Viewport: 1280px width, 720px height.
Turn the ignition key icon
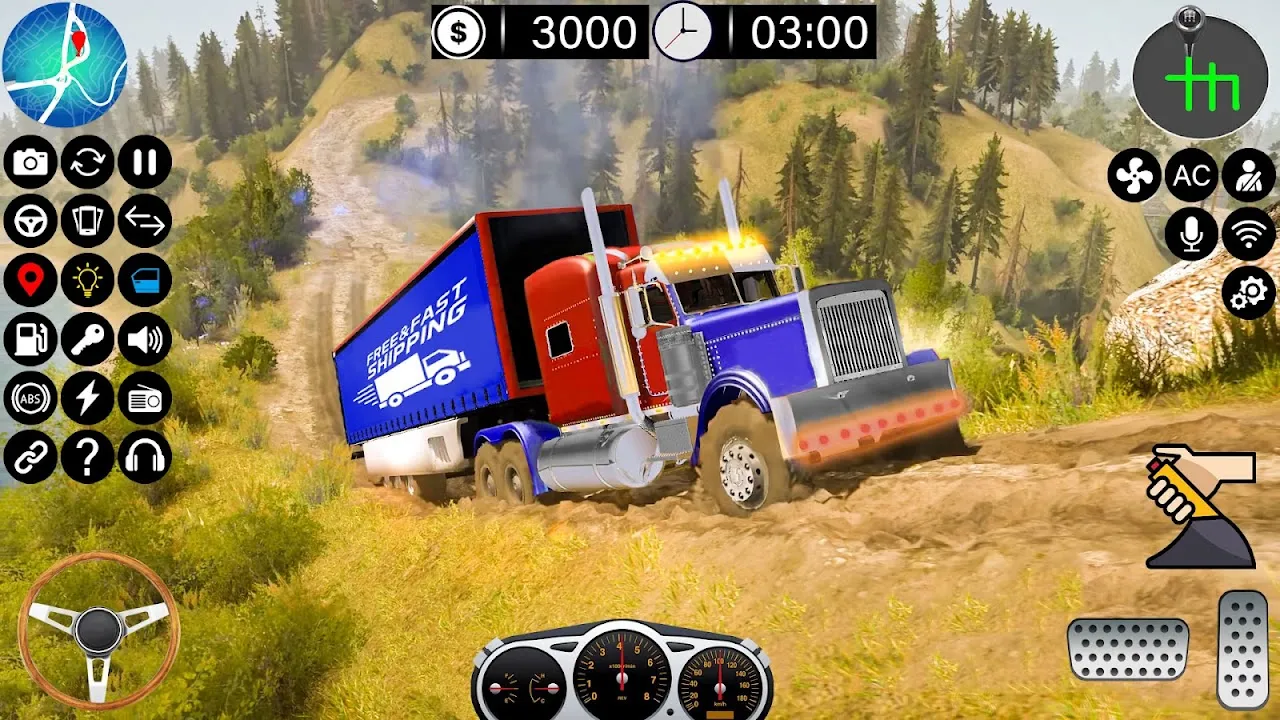[x=88, y=340]
